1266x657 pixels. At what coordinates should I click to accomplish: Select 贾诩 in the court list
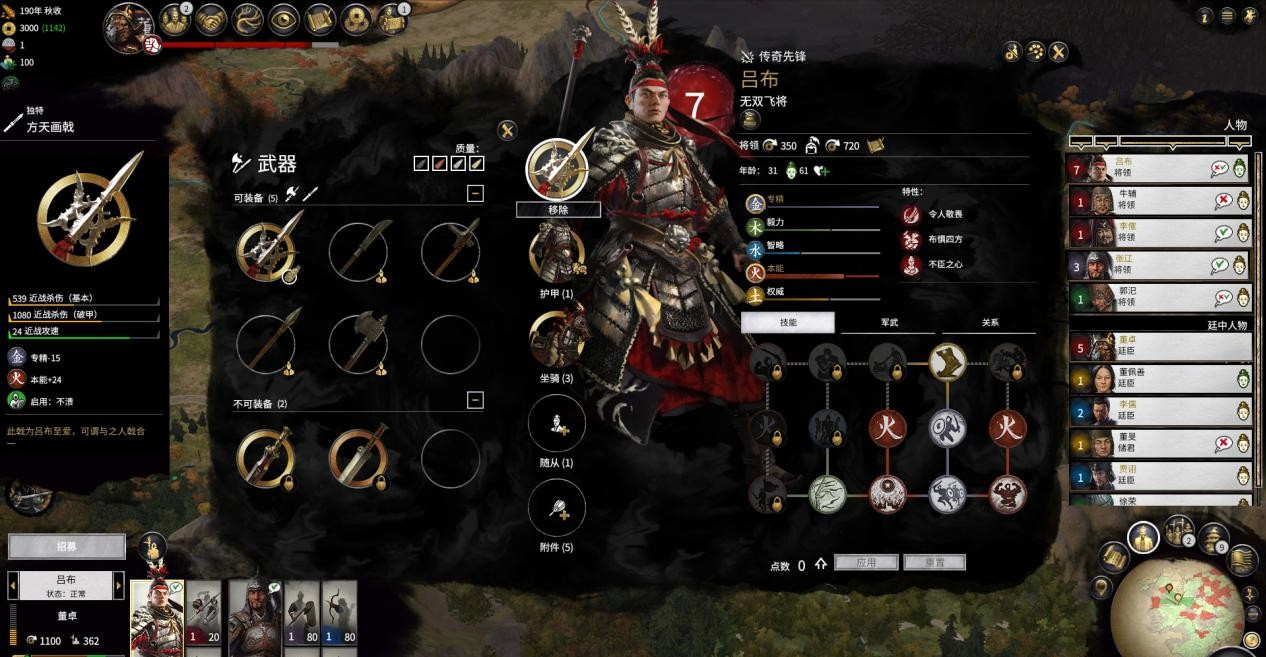tap(1160, 475)
